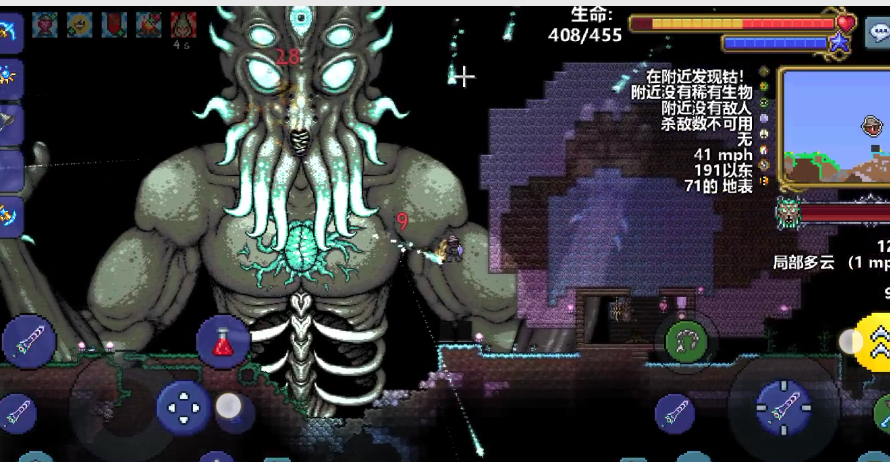
Task: Select the top hotbar slot on left edge
Action: (10, 32)
